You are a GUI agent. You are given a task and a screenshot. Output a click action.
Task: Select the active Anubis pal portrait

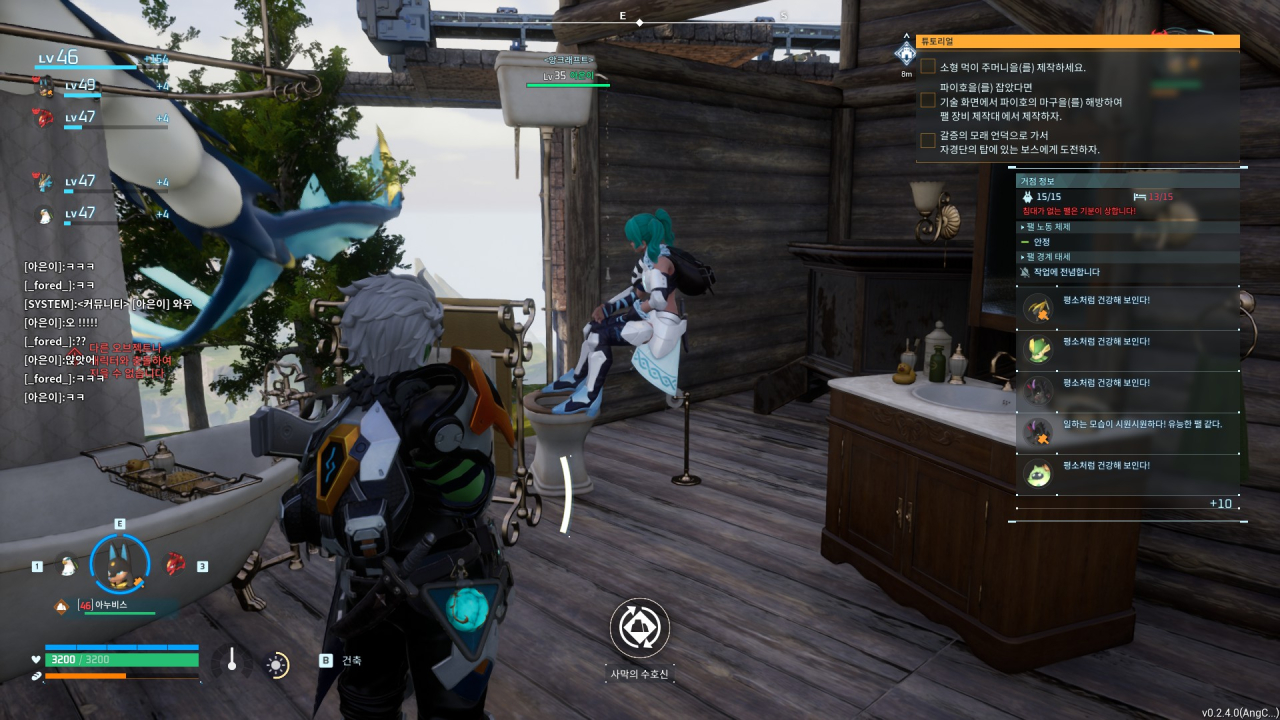pos(120,565)
